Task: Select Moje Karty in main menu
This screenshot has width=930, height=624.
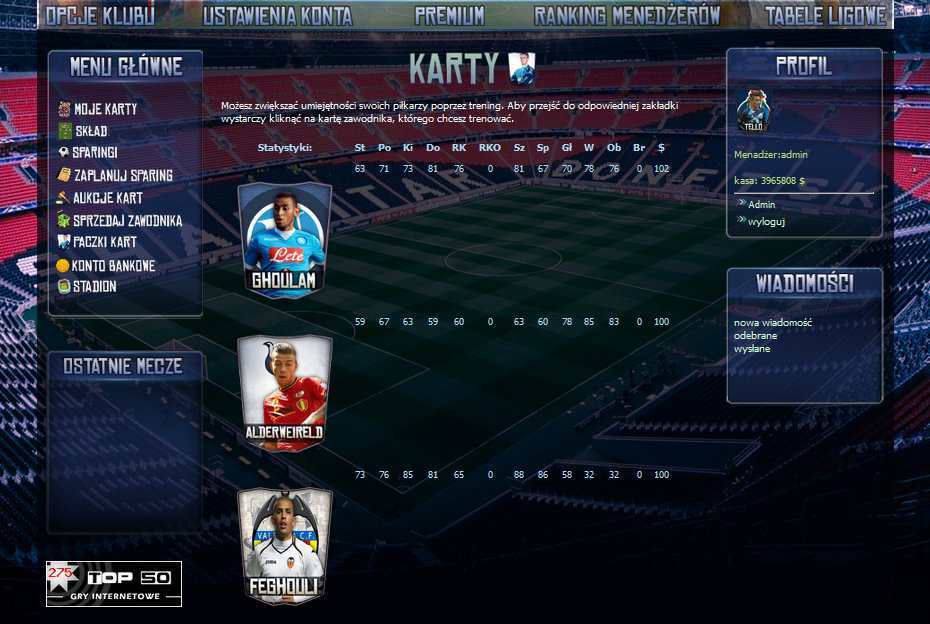Action: pyautogui.click(x=105, y=109)
